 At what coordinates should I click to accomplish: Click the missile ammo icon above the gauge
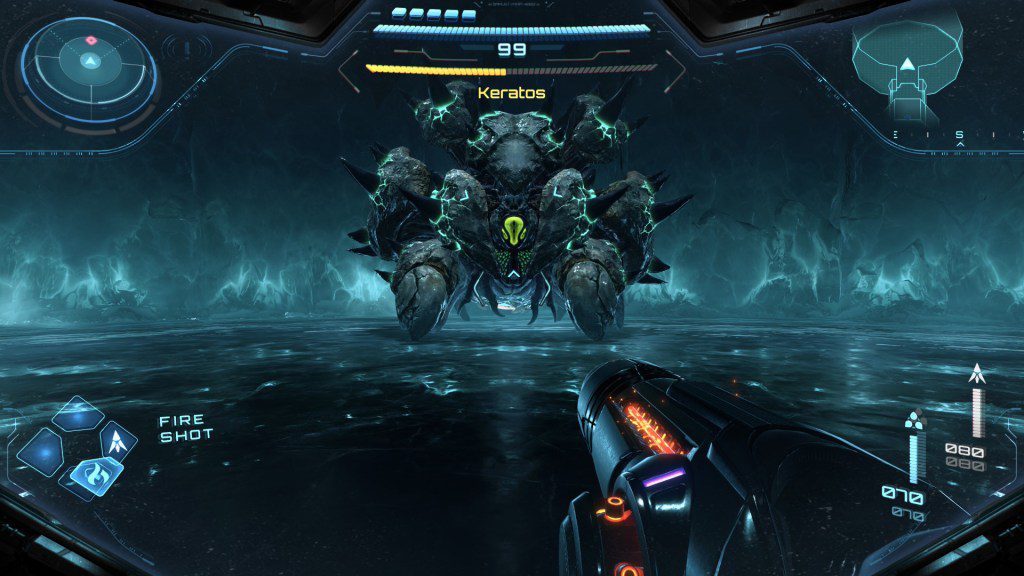tap(977, 374)
